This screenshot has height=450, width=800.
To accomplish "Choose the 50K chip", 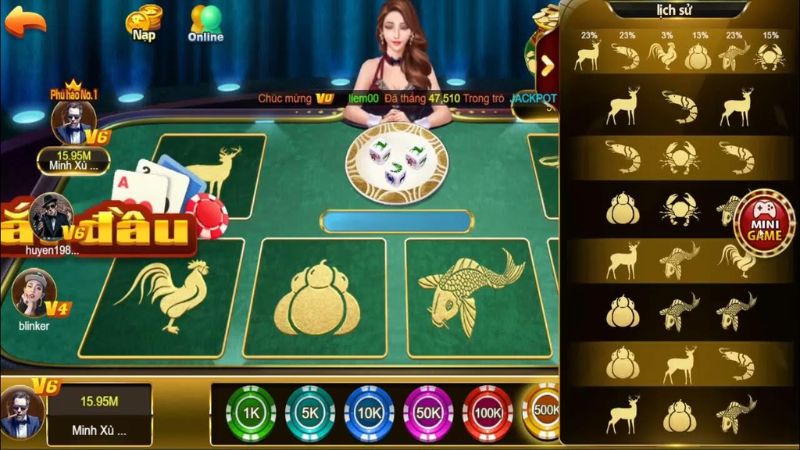I will (428, 412).
